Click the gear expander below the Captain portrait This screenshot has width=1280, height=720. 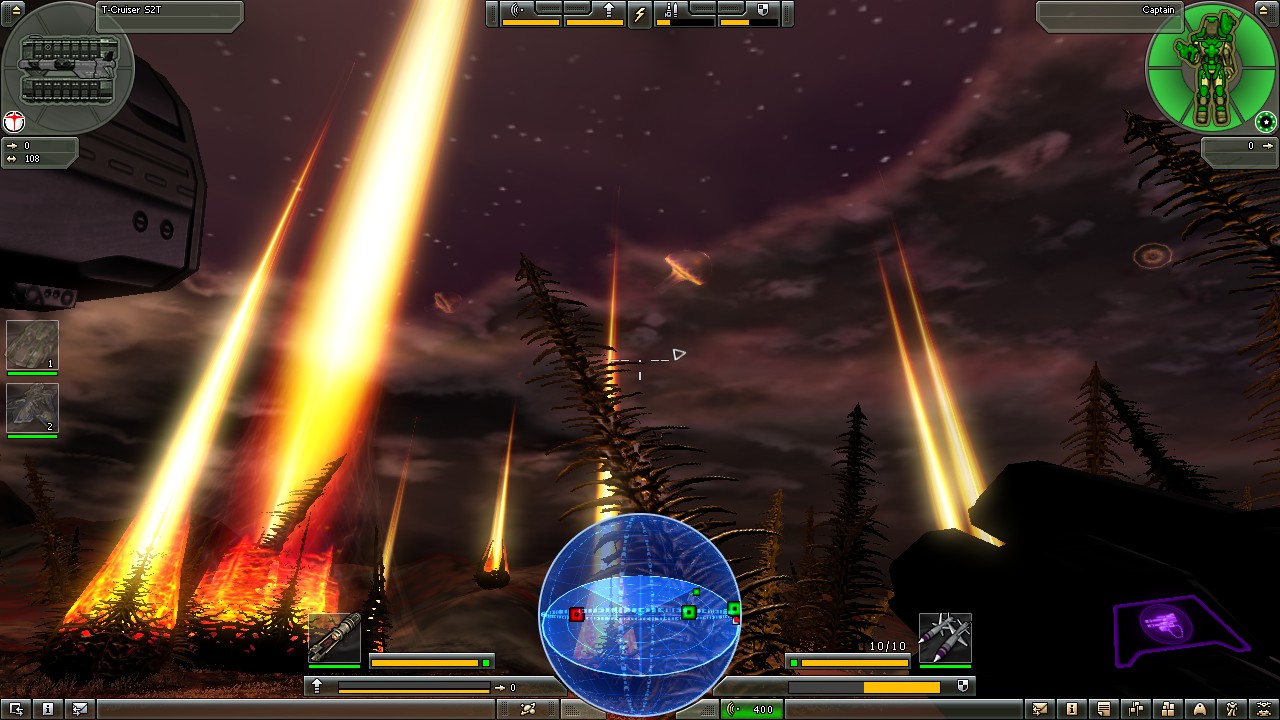[1266, 124]
